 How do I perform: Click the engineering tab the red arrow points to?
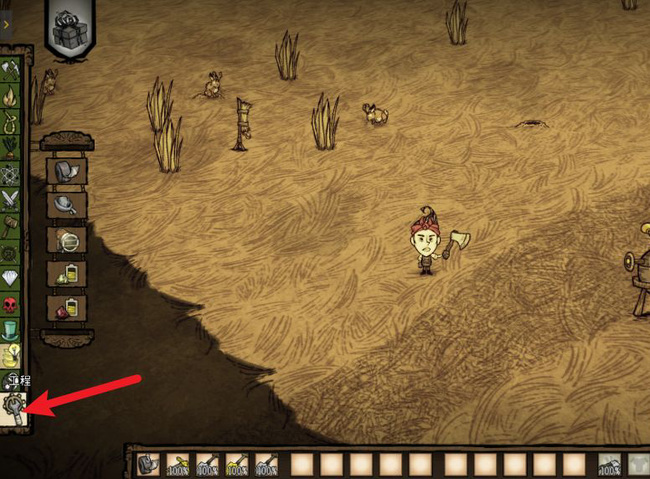pyautogui.click(x=14, y=407)
